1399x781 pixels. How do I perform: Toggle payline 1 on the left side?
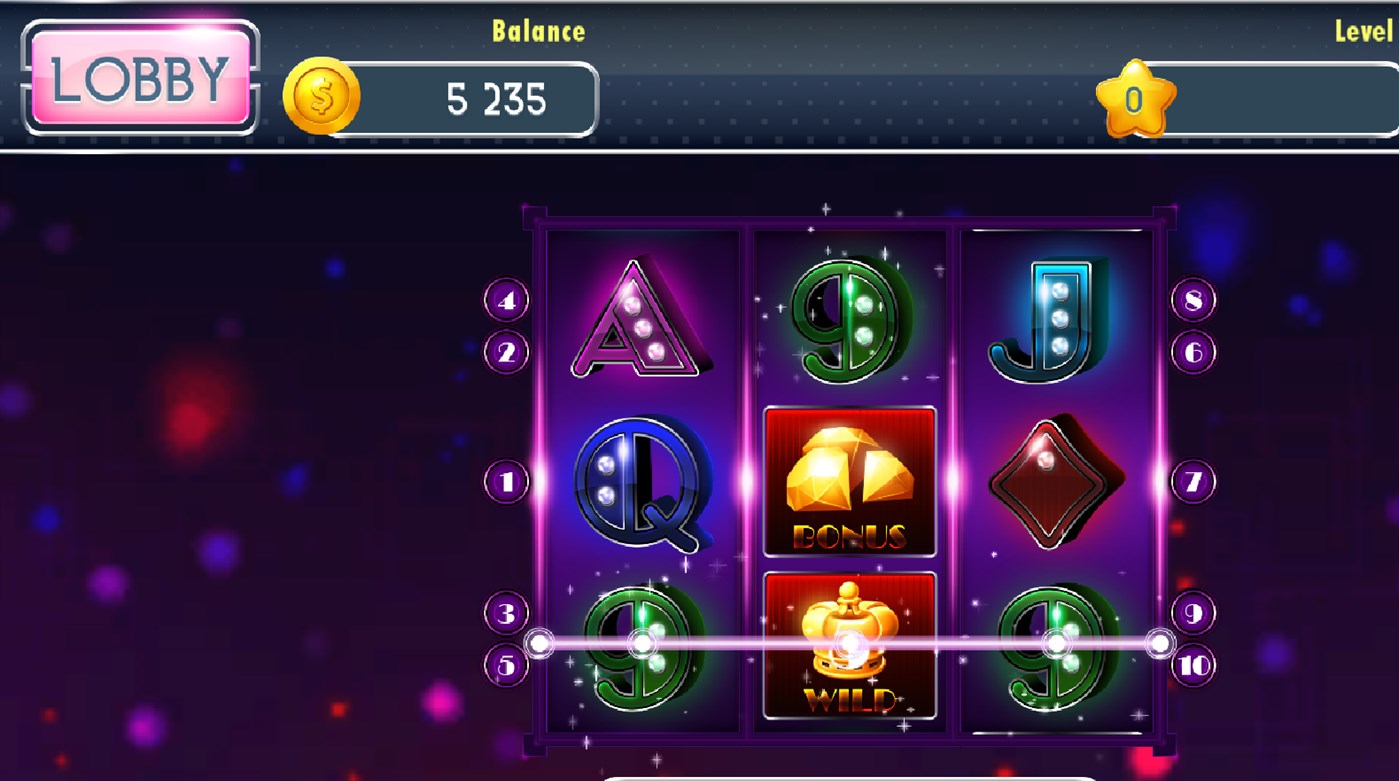click(x=508, y=480)
